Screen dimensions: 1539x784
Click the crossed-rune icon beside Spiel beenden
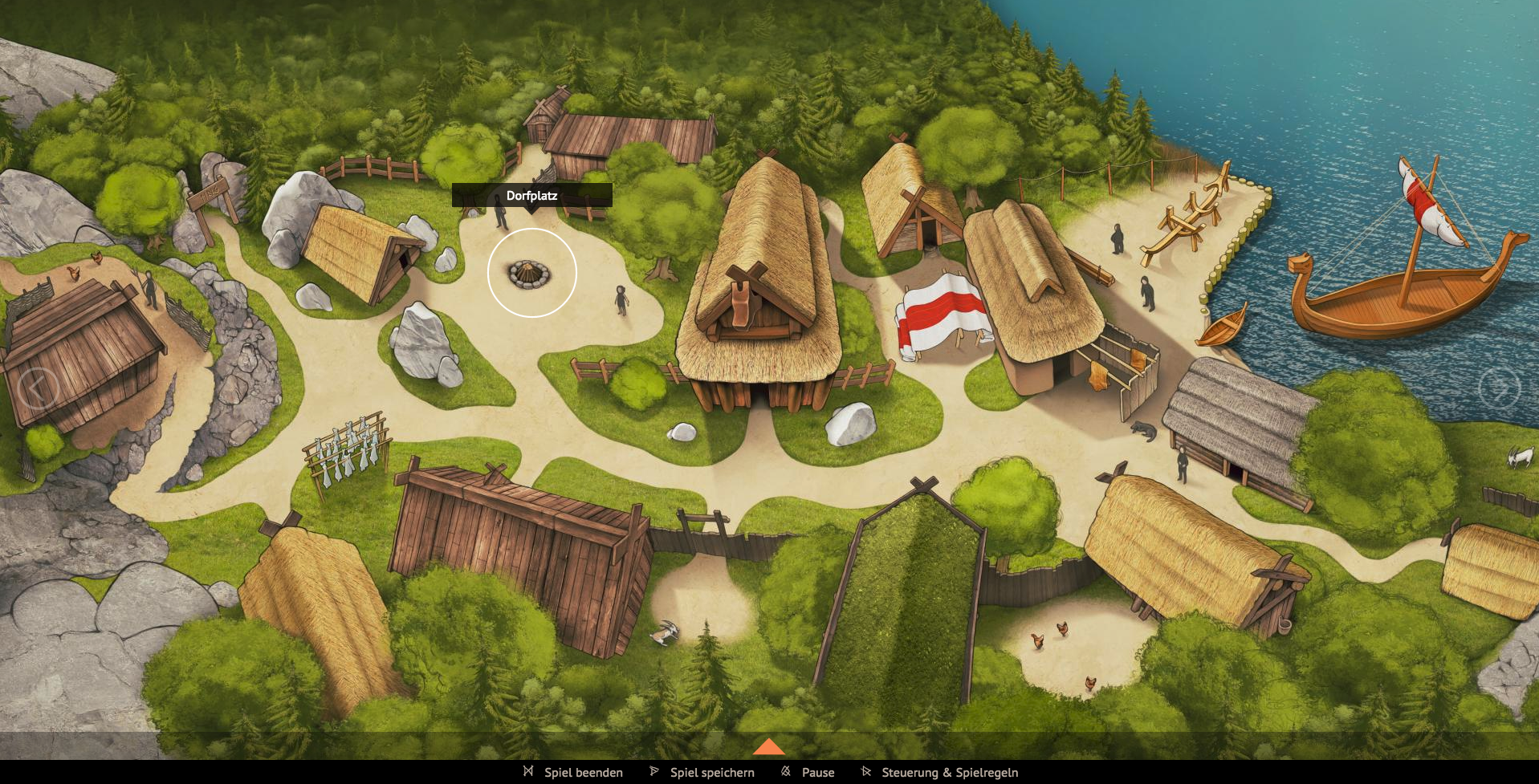coord(528,772)
